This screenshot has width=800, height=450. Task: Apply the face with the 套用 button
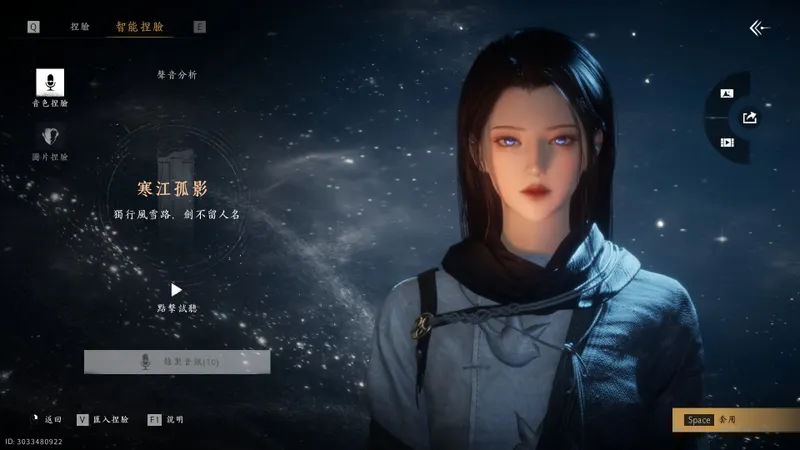click(x=735, y=420)
